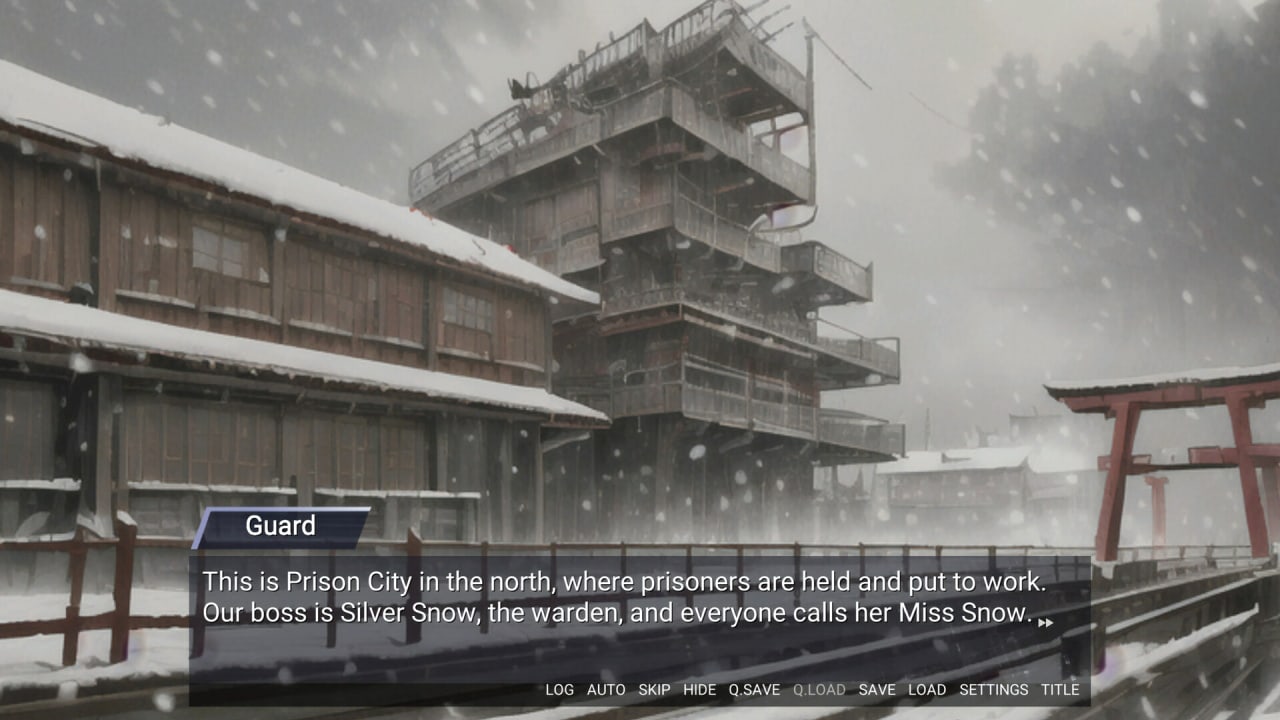1280x720 pixels.
Task: Open the SETTINGS screen
Action: 993,690
